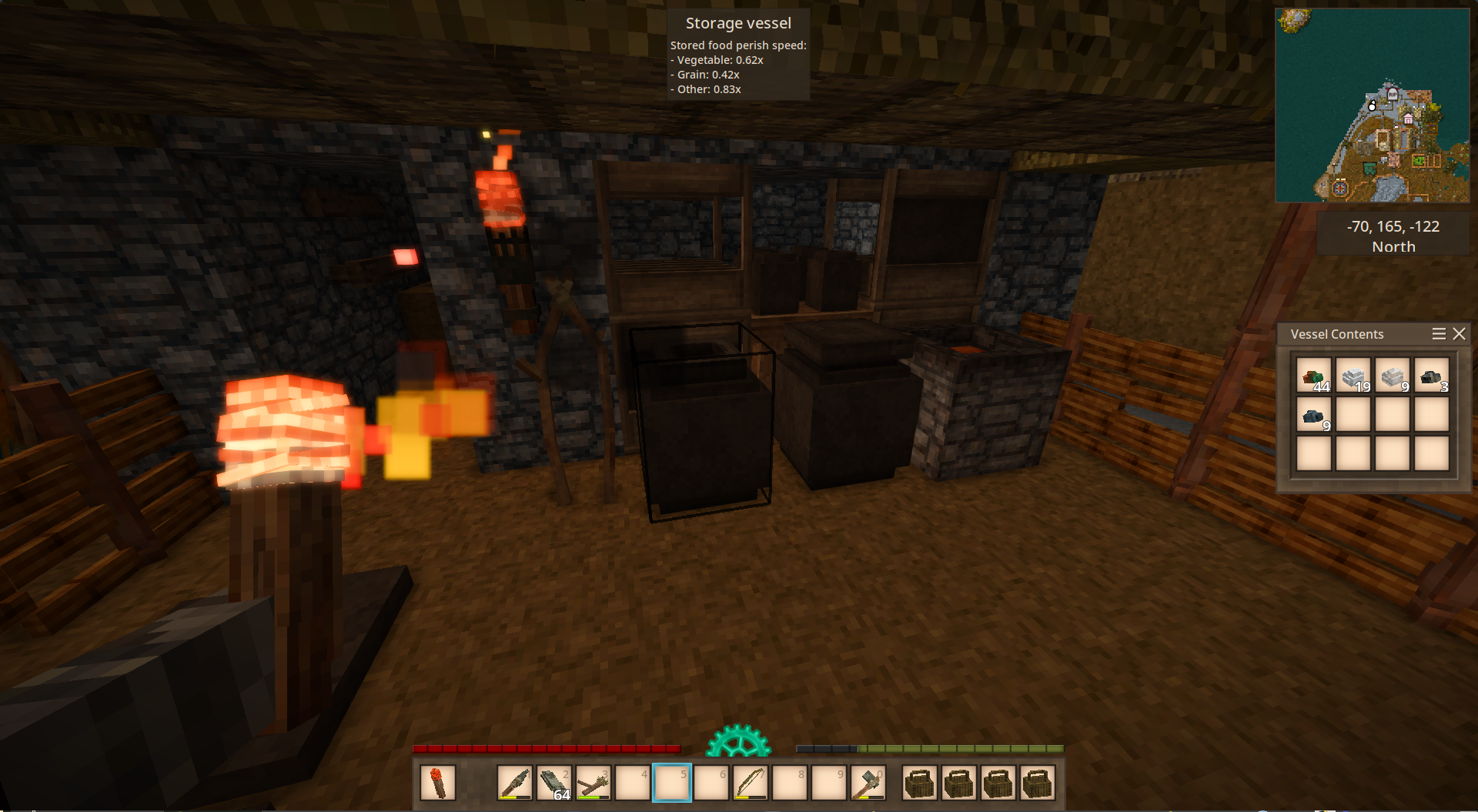Viewport: 1478px width, 812px height.
Task: Pick the stick tool in hotbar slot 3
Action: [594, 784]
